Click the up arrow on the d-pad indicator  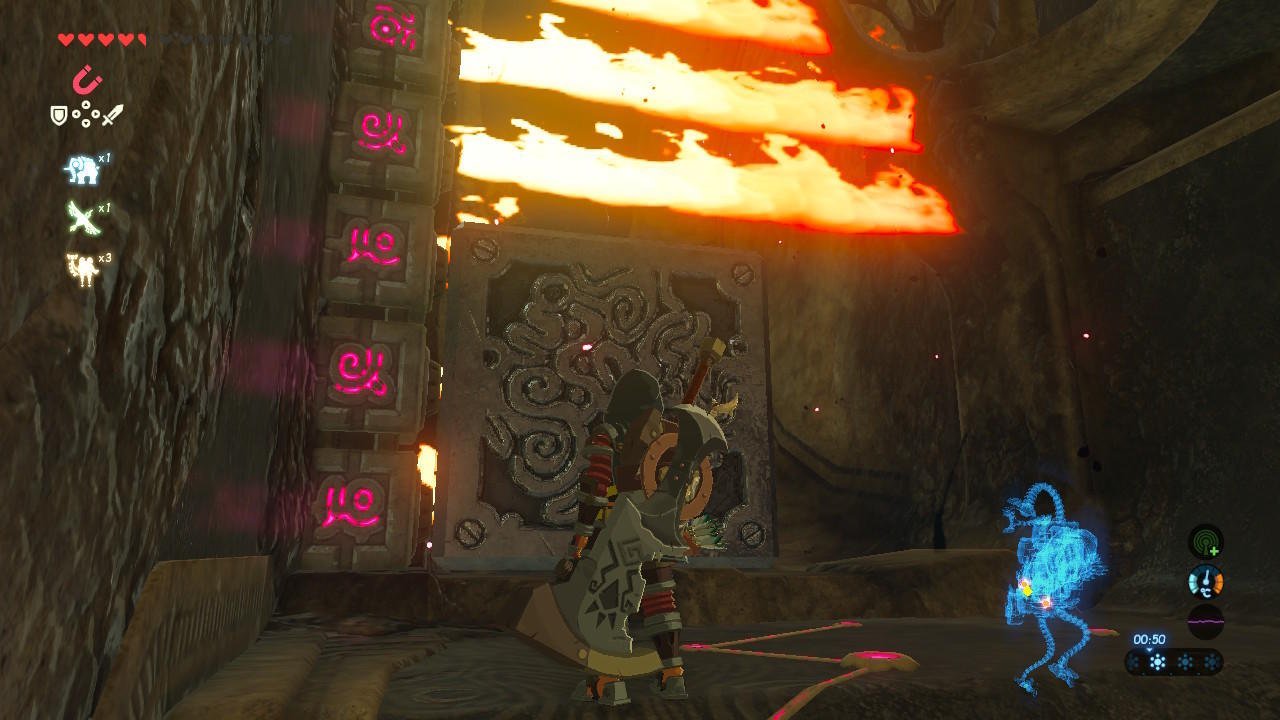click(x=87, y=104)
